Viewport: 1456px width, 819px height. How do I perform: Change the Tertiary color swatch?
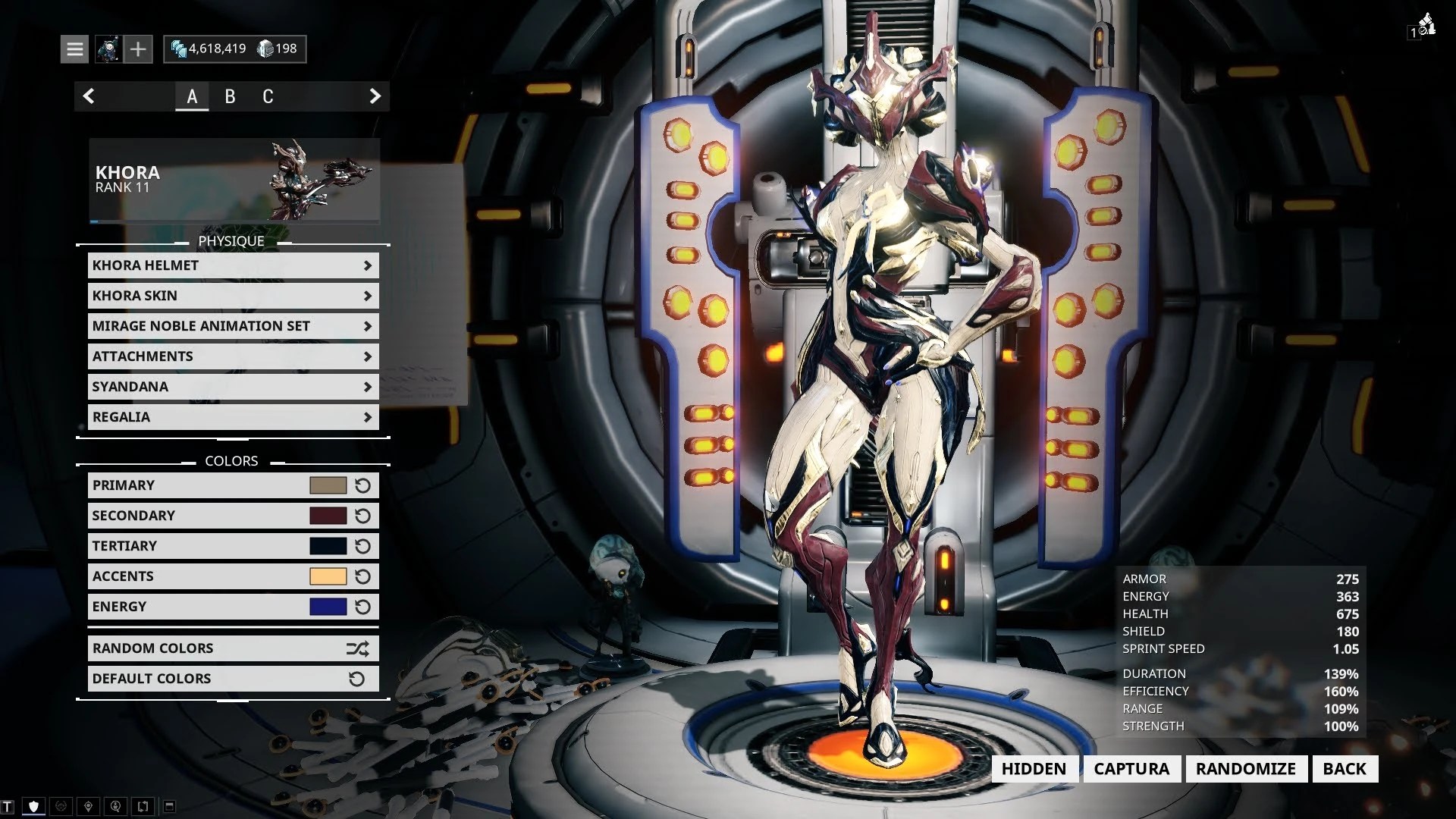pos(328,546)
